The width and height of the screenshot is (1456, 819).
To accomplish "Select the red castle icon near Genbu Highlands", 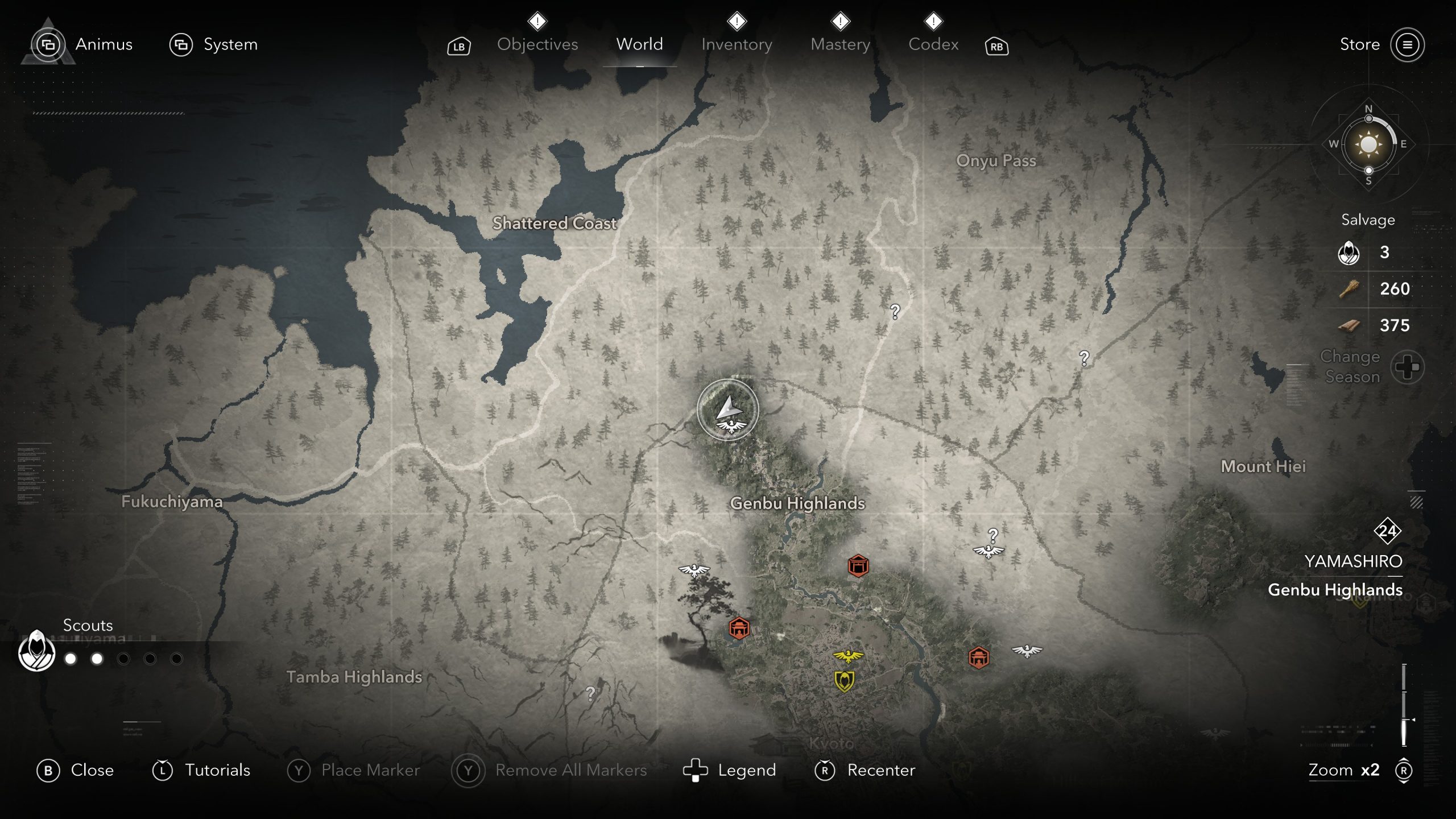I will (x=858, y=566).
